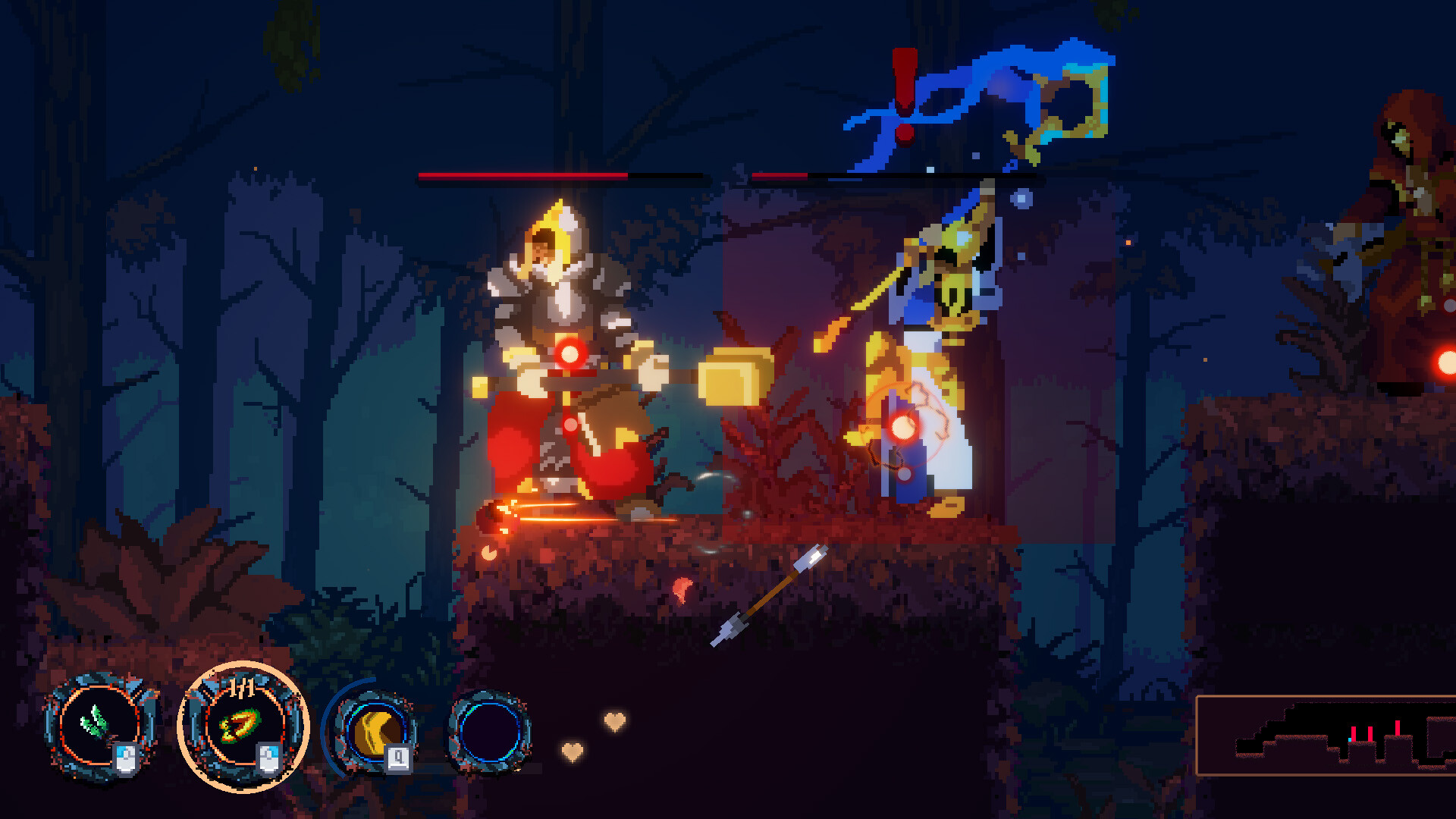This screenshot has height=819, width=1456.
Task: Click the mouse icon on the herb slot
Action: tap(127, 758)
